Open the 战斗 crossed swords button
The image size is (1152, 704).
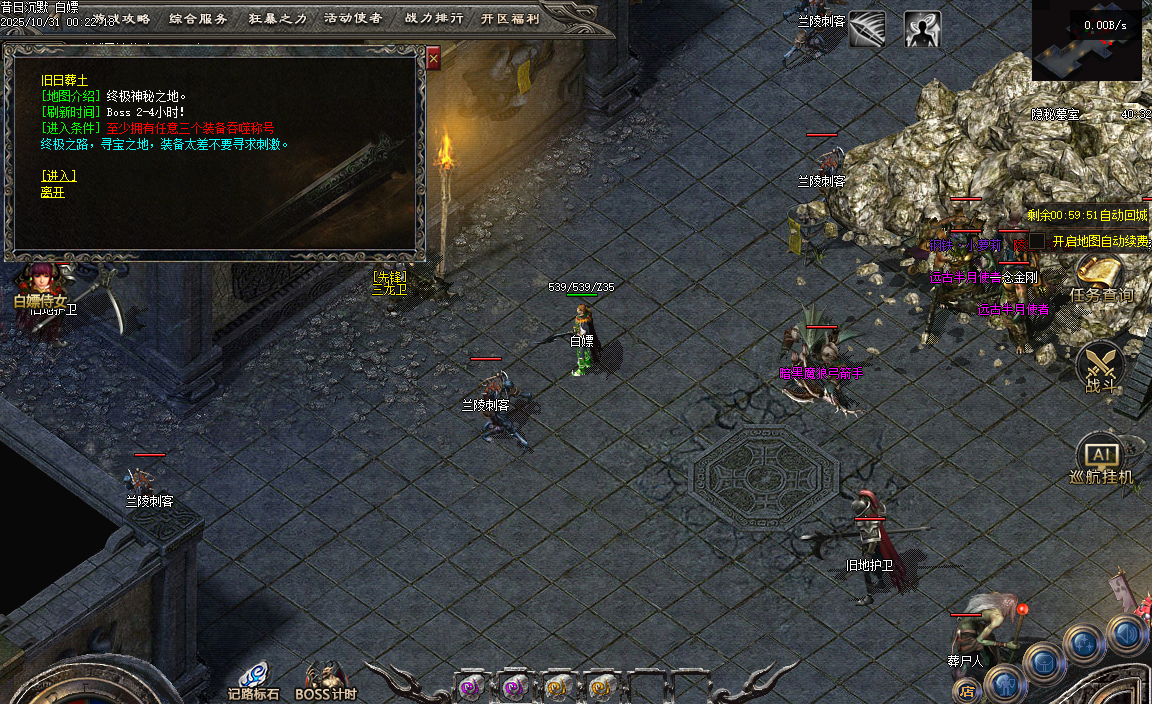tap(1099, 368)
